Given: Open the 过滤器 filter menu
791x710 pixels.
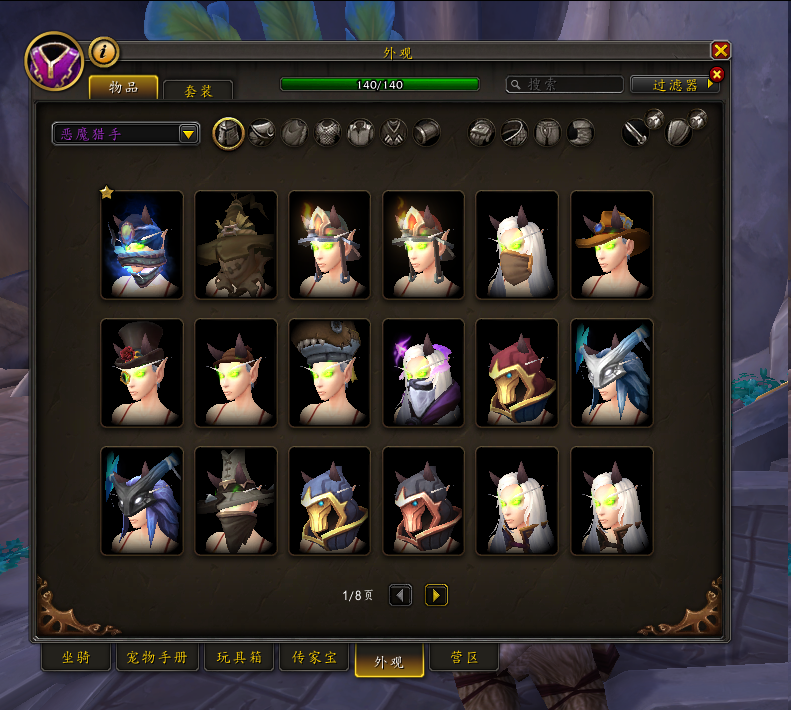Looking at the screenshot, I should pos(677,85).
